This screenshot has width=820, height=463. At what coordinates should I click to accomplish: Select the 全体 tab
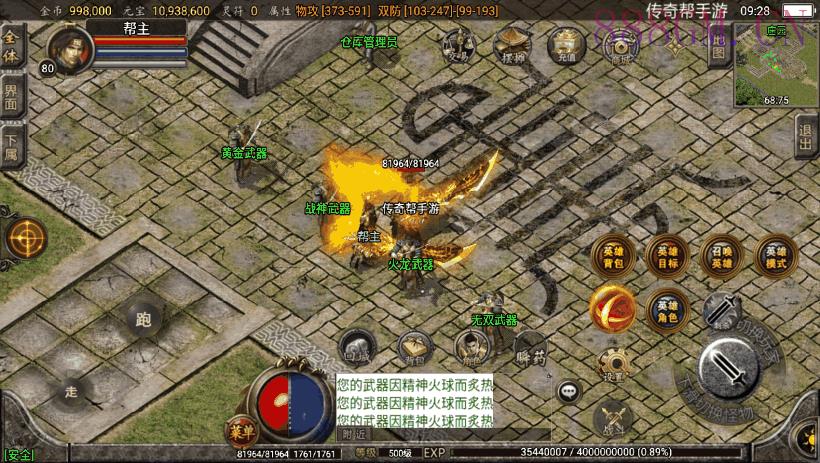[x=11, y=49]
